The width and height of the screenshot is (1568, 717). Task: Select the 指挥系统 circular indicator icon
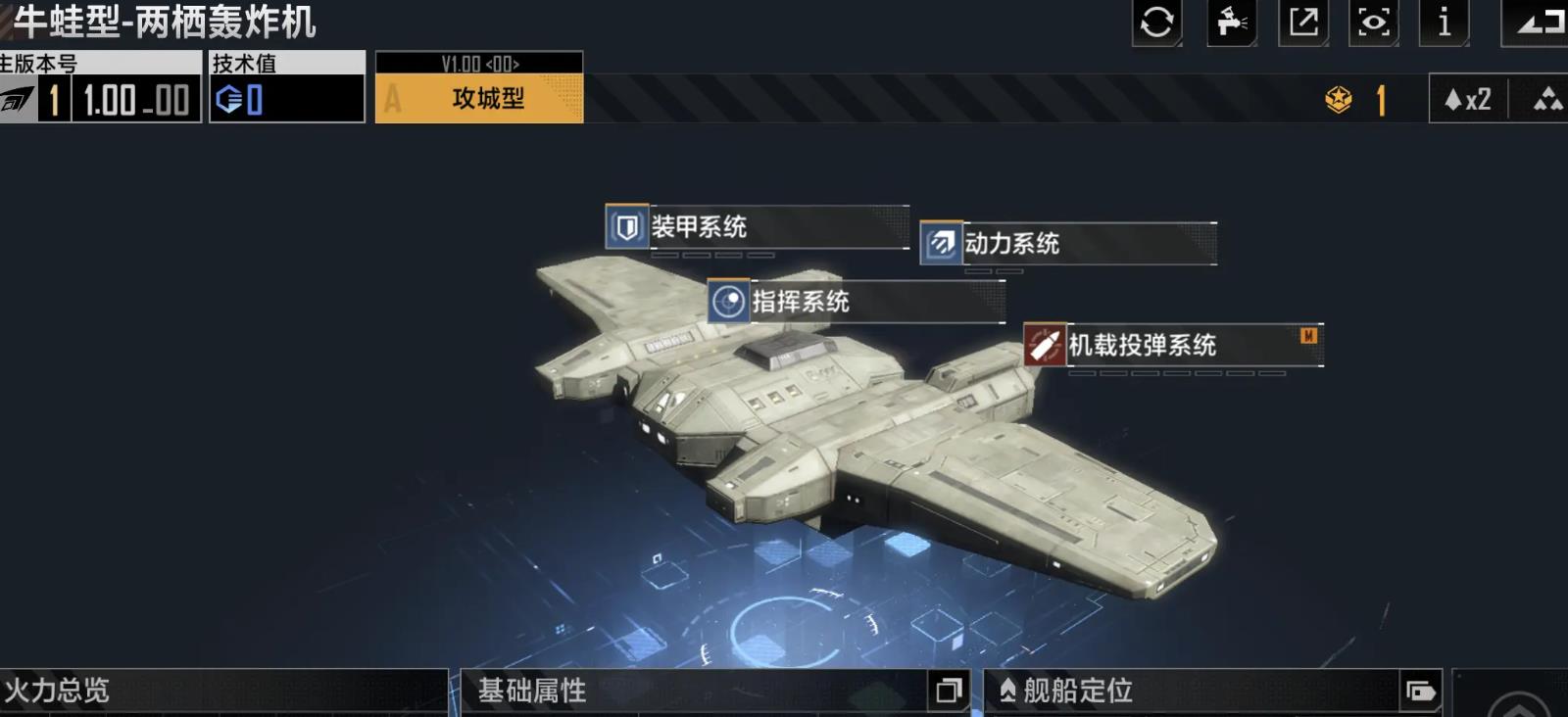(729, 304)
